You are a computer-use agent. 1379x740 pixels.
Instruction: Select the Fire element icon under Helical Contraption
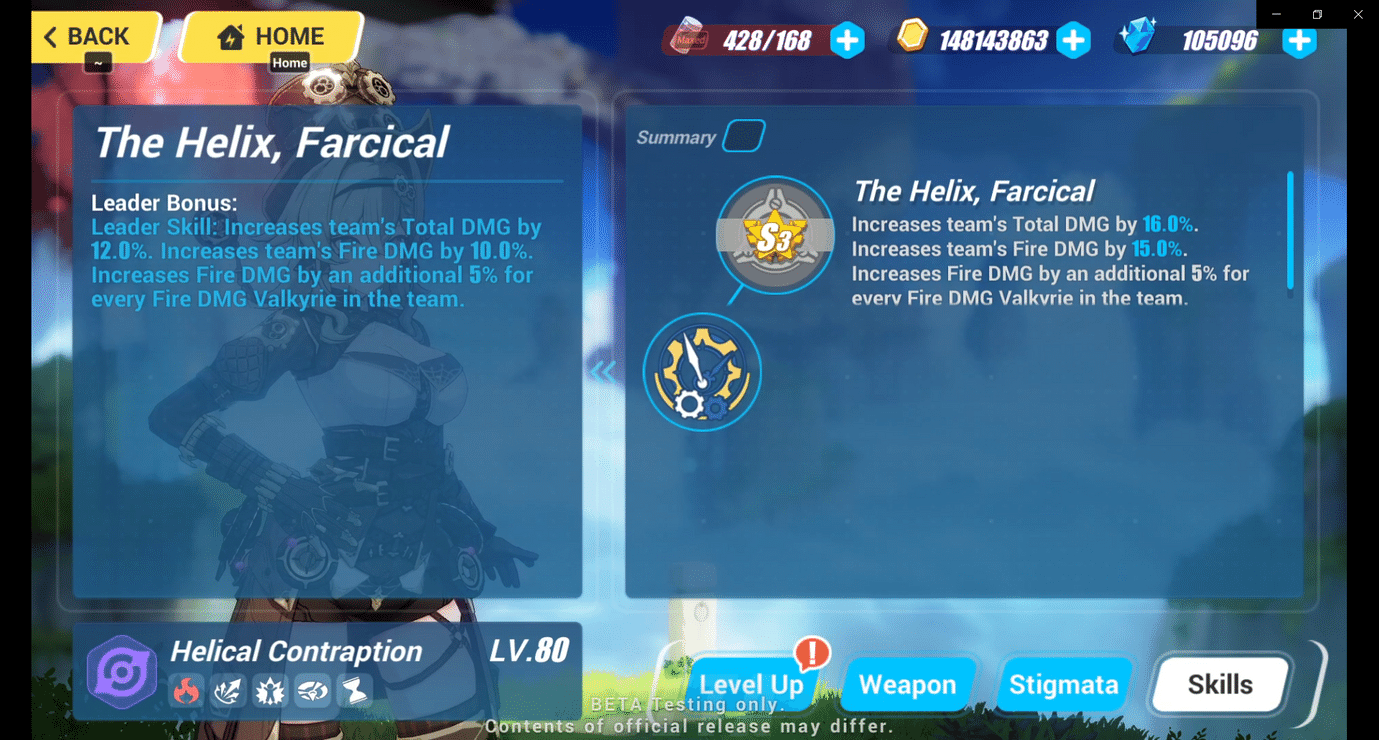point(186,690)
